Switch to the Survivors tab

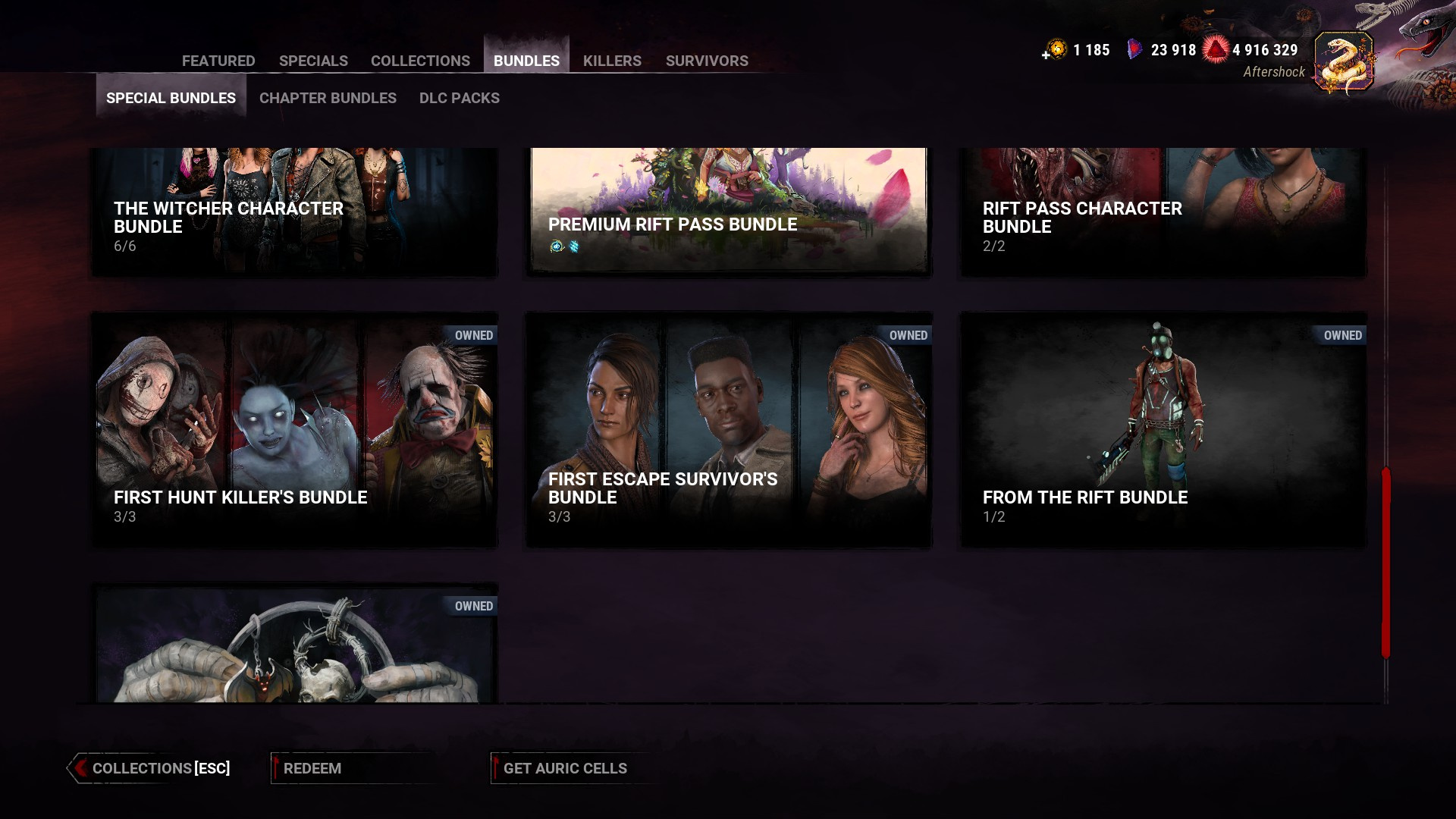707,61
